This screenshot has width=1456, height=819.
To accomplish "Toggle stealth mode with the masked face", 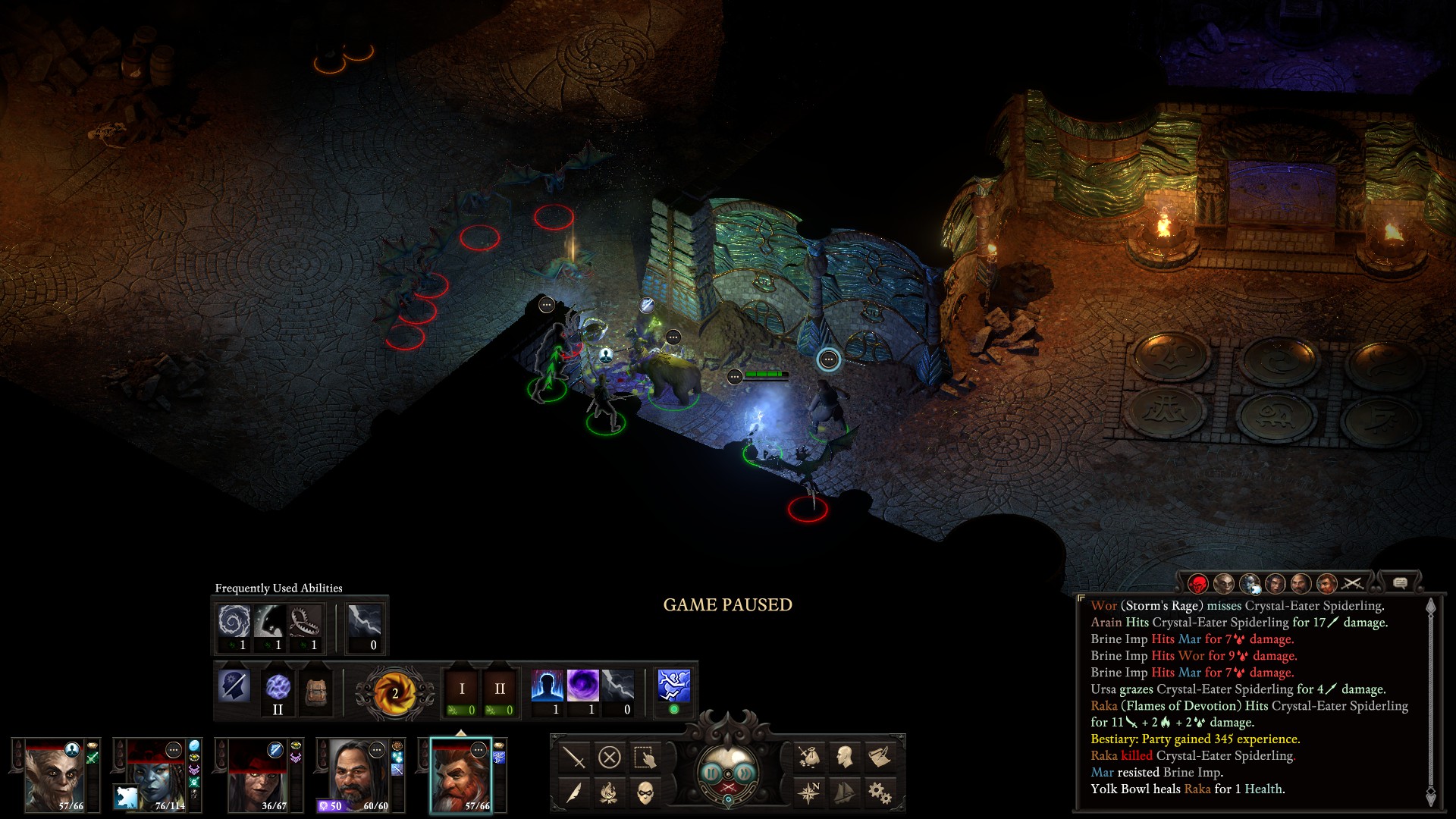I will (x=645, y=792).
